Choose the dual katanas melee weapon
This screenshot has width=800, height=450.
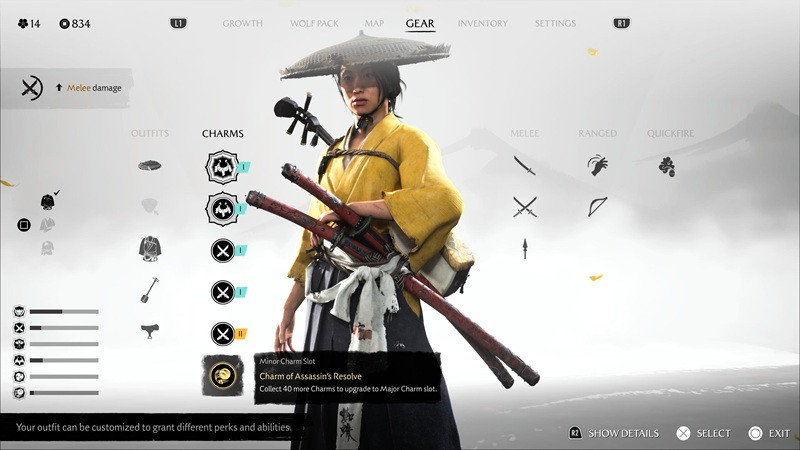(x=524, y=206)
